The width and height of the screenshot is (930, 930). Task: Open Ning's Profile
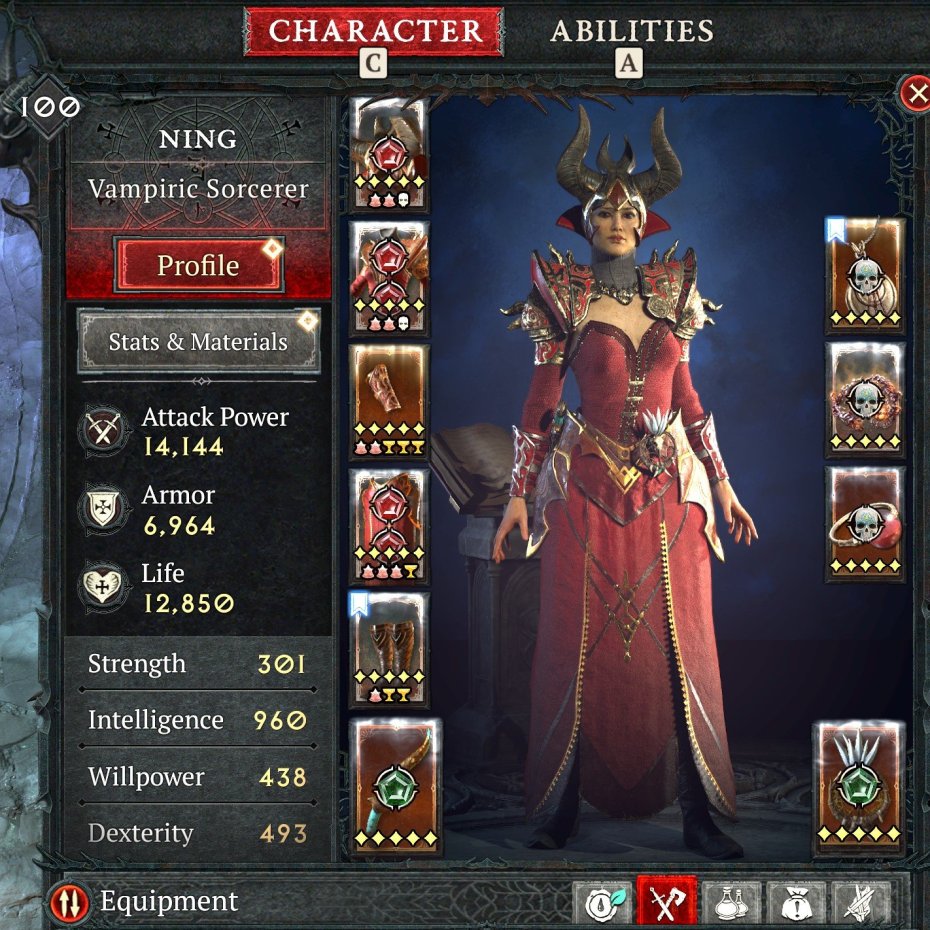click(199, 265)
